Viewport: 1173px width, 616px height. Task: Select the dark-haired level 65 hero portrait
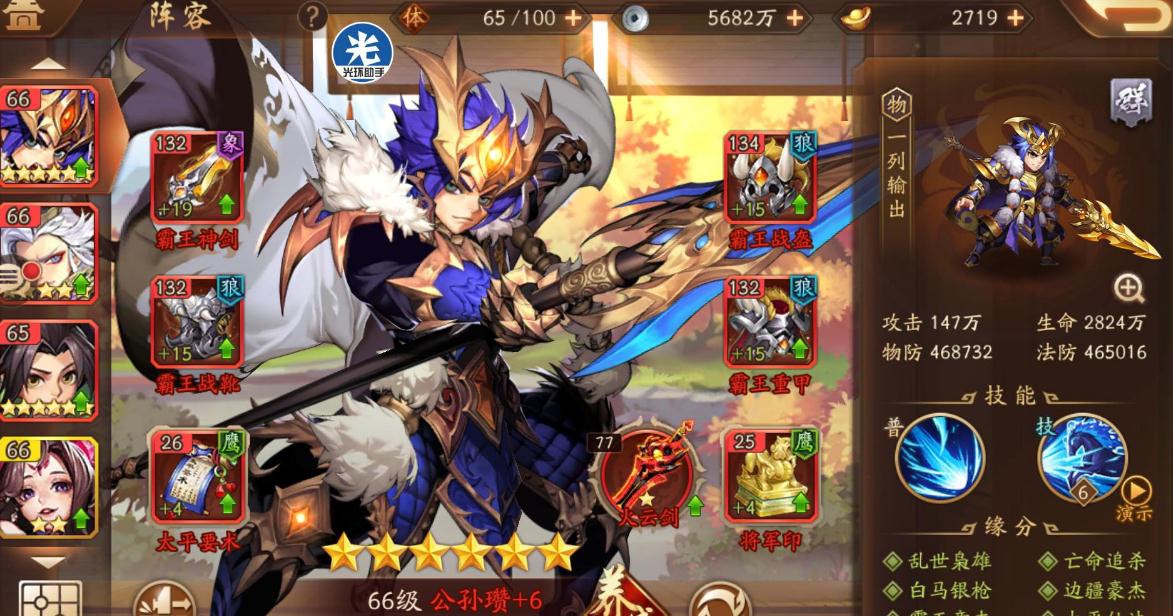pyautogui.click(x=49, y=368)
